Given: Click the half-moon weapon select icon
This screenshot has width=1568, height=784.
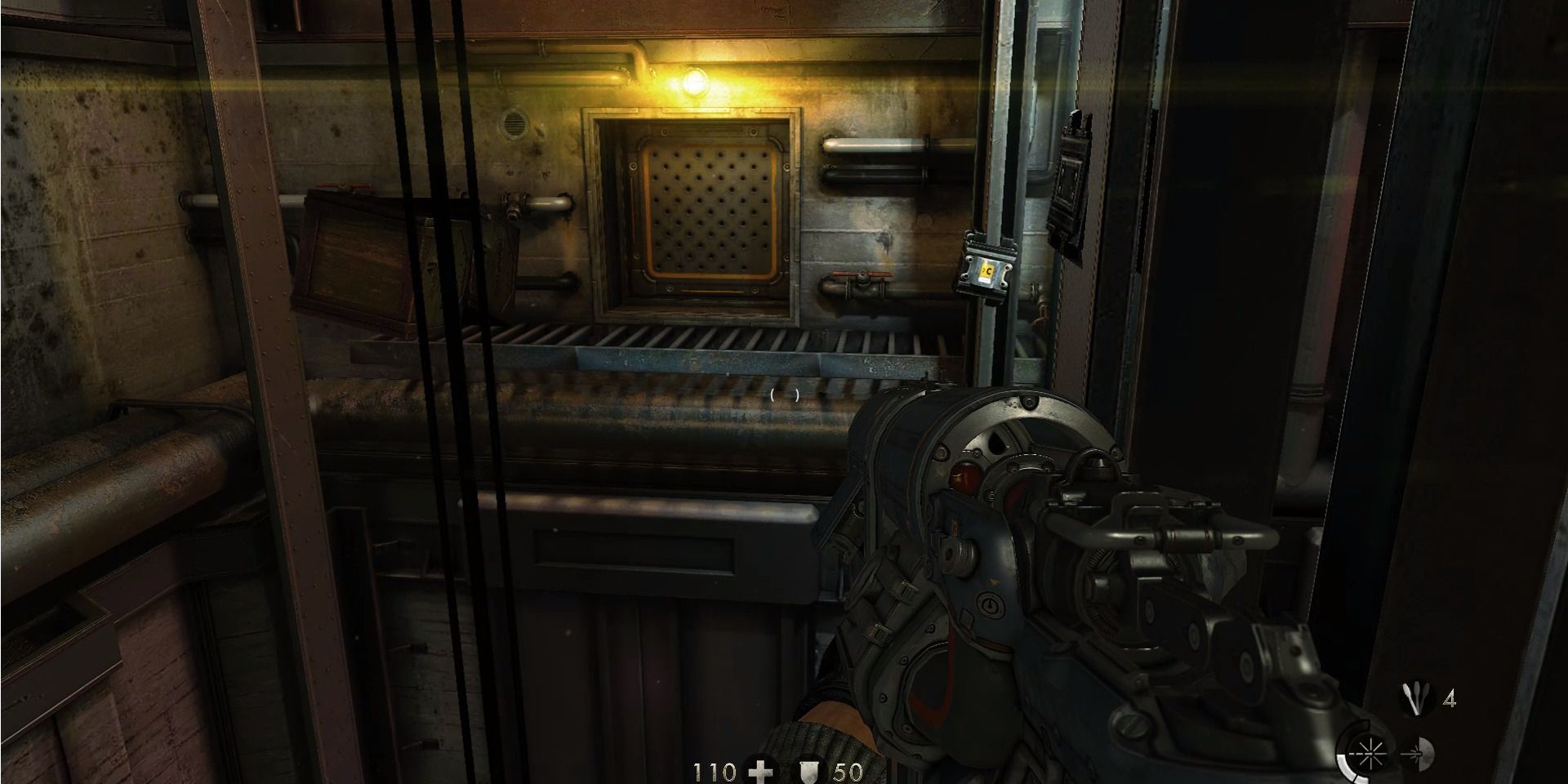Looking at the screenshot, I should tap(1425, 753).
